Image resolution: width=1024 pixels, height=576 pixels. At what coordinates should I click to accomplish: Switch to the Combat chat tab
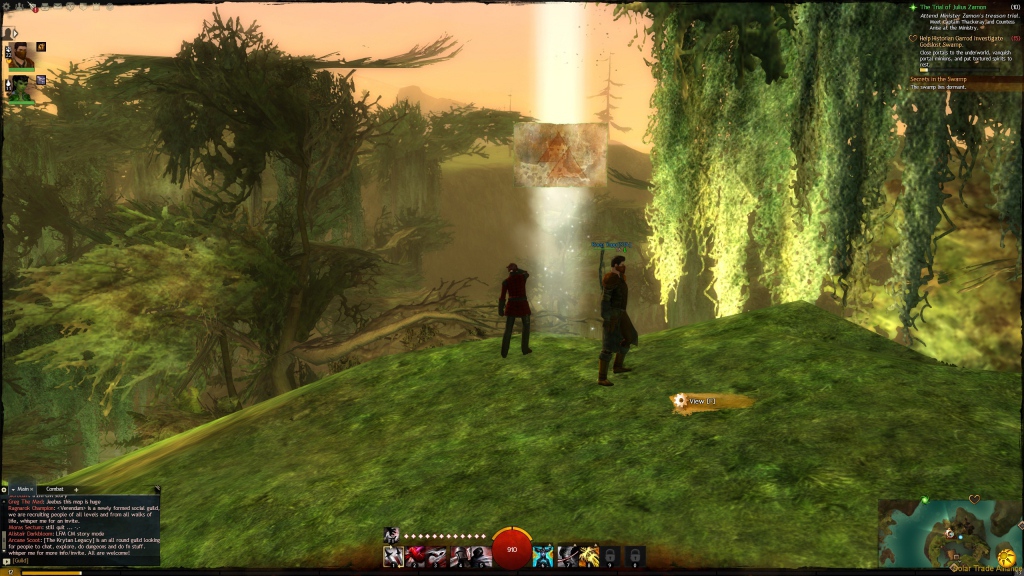(x=55, y=489)
